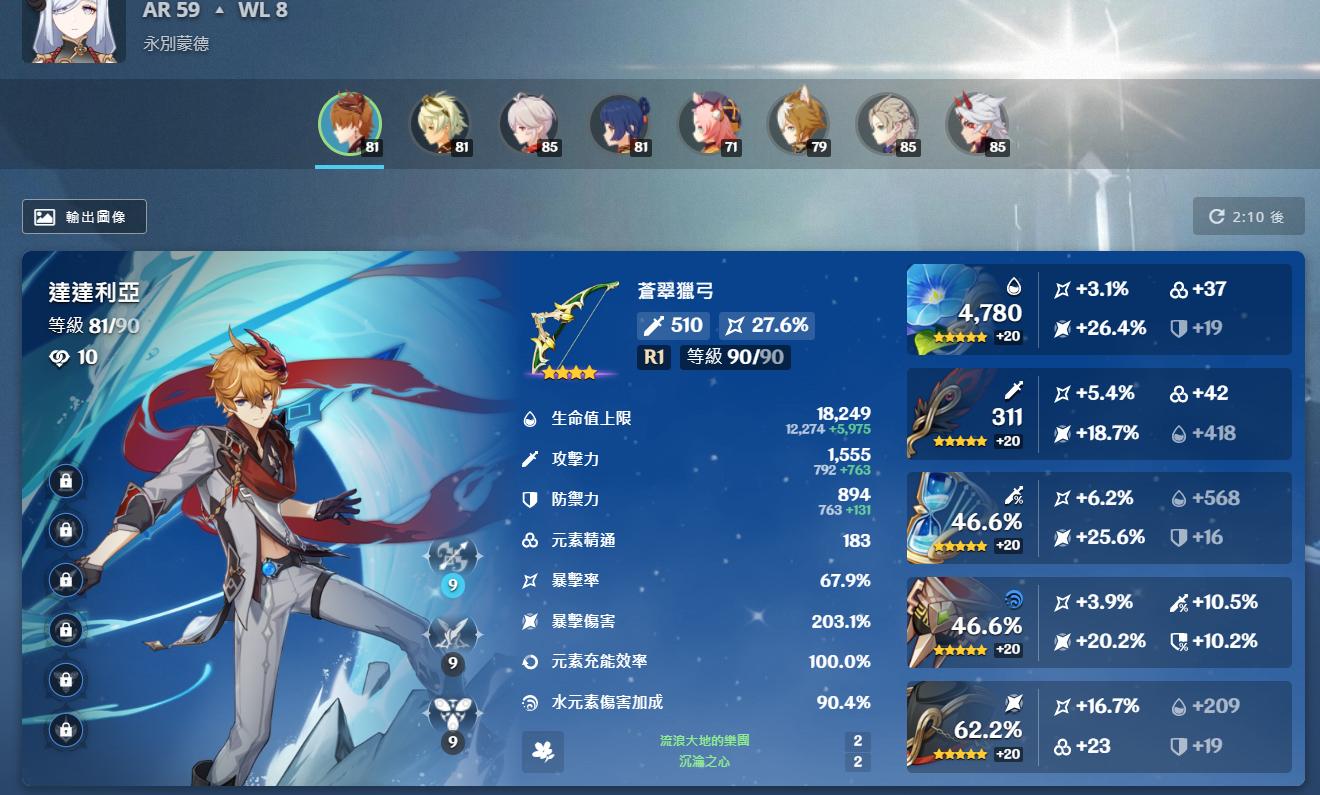This screenshot has width=1320, height=795.
Task: Select the circlet artifact showing 62.2%
Action: point(943,726)
